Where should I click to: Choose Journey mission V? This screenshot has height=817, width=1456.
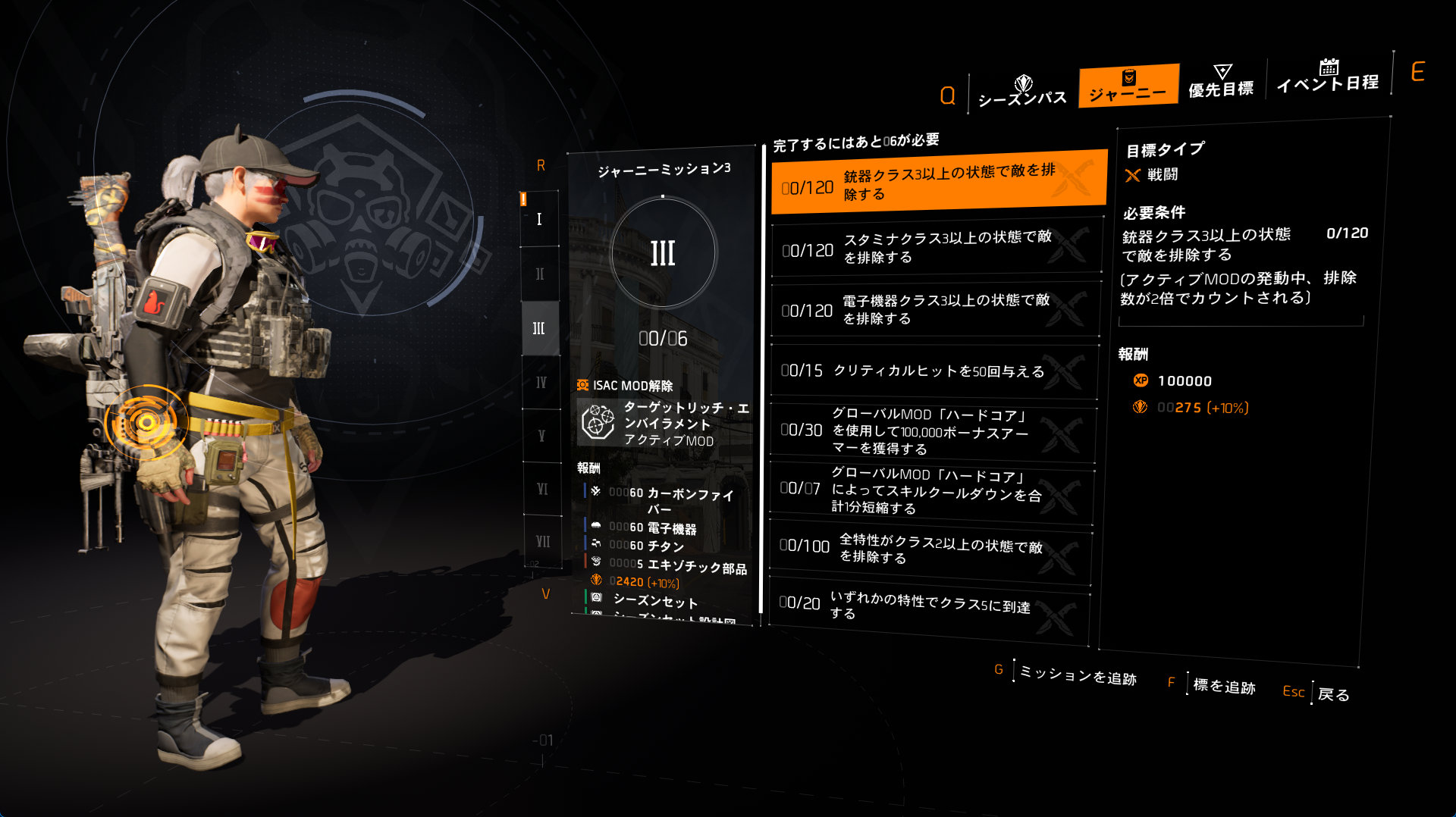pos(541,436)
